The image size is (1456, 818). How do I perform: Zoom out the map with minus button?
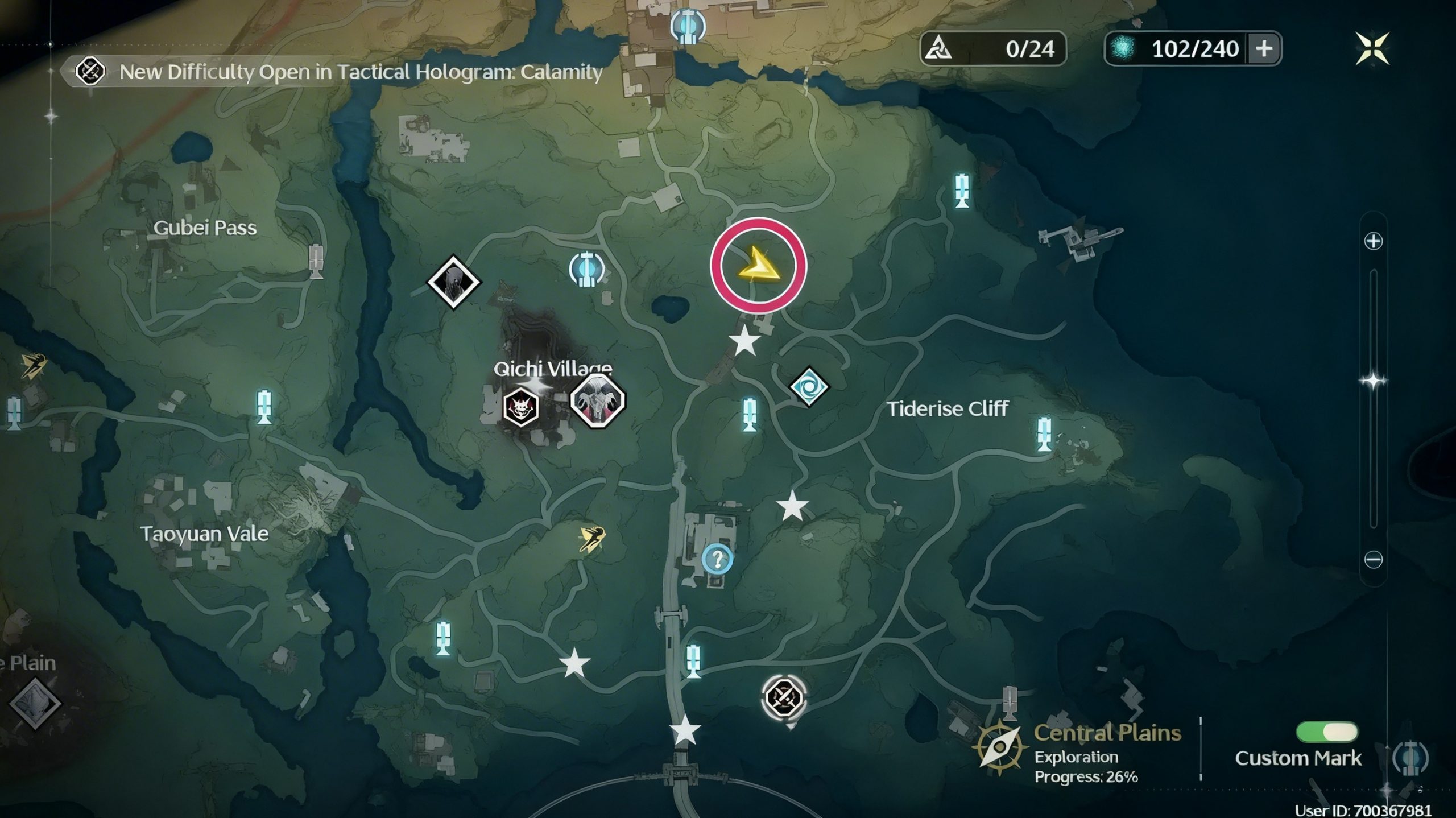(x=1373, y=560)
